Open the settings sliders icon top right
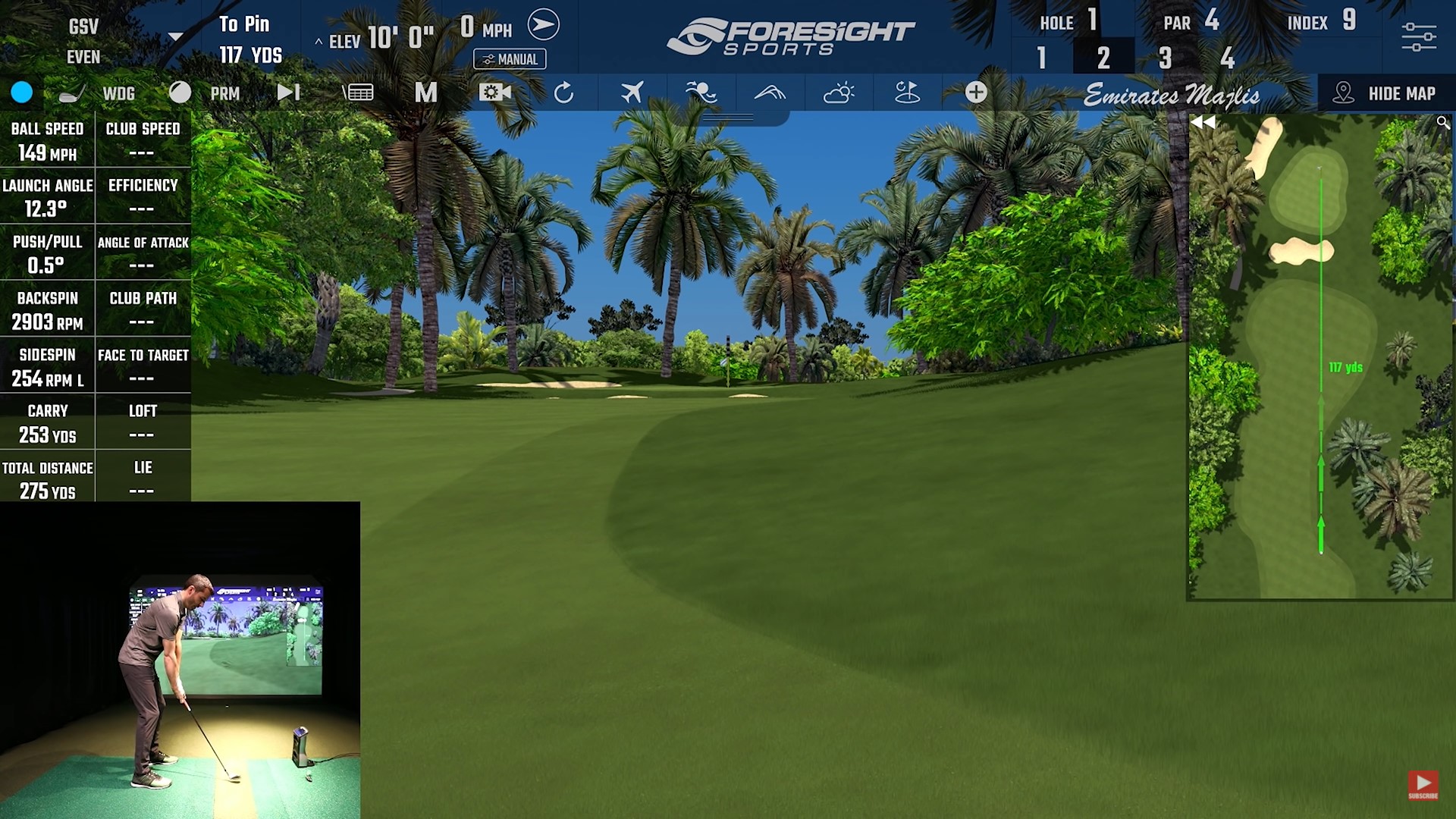 click(x=1417, y=34)
